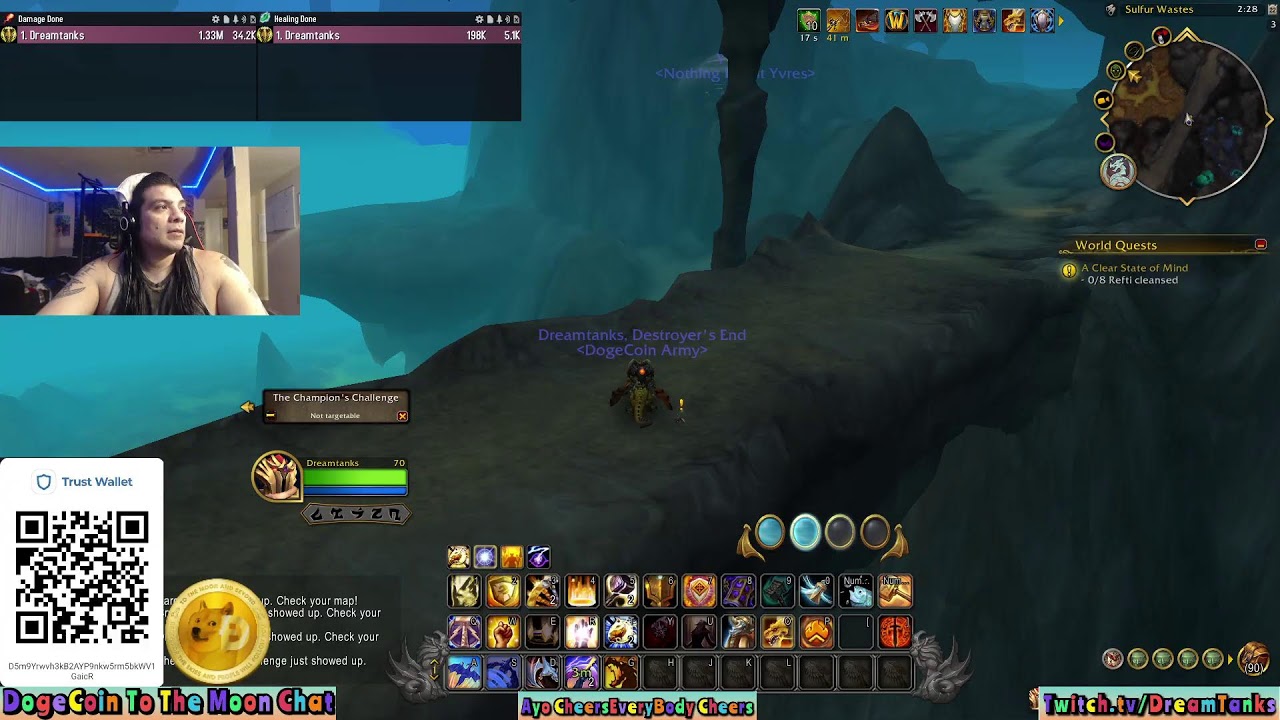Image resolution: width=1280 pixels, height=720 pixels.
Task: Open Healing Done meter settings gear
Action: point(479,19)
